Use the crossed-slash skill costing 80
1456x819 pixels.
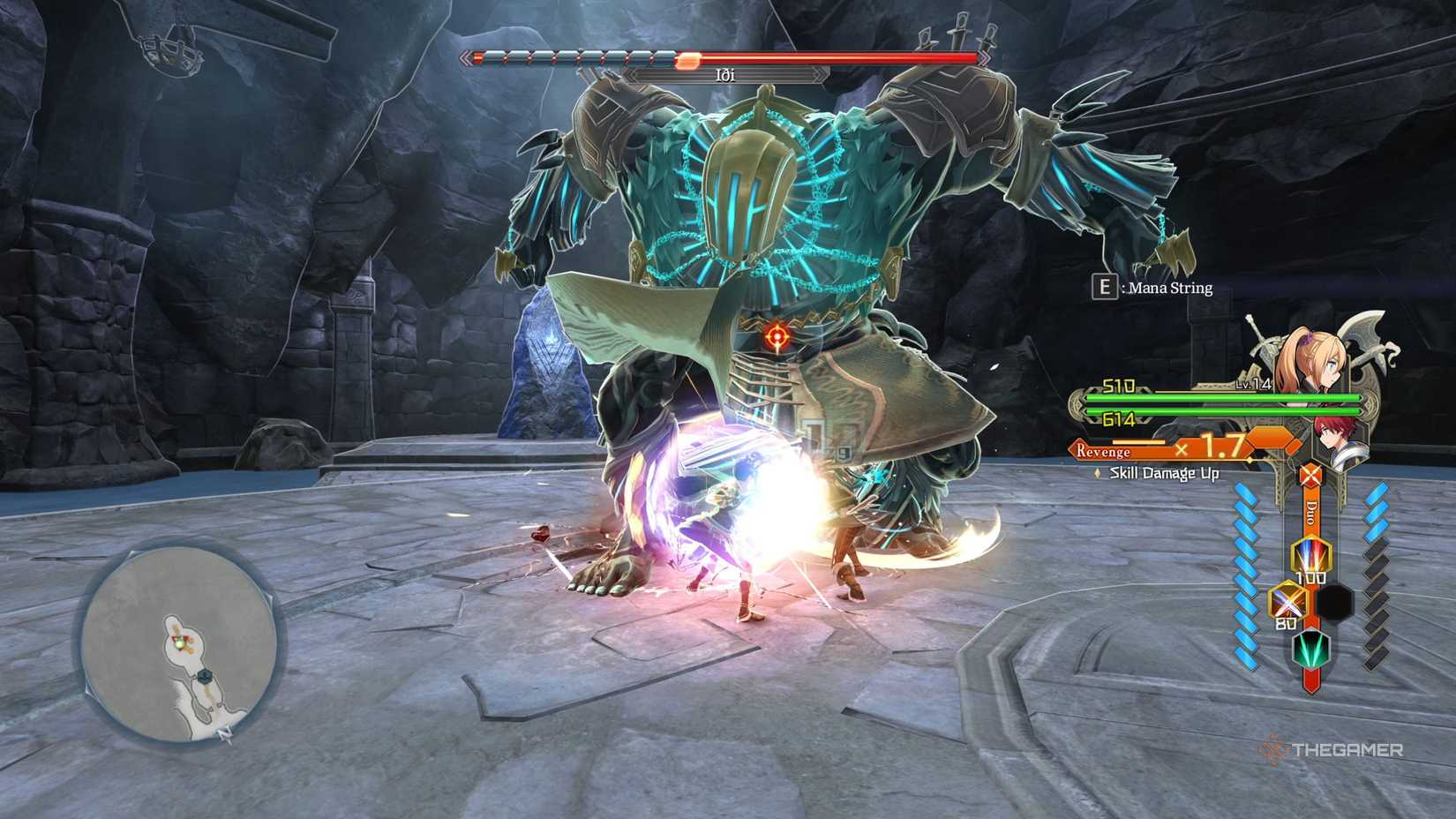(x=1287, y=603)
